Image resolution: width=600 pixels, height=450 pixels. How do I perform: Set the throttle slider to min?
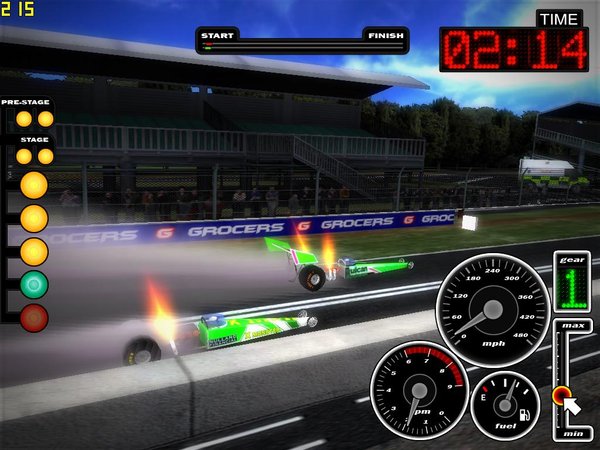pyautogui.click(x=562, y=423)
